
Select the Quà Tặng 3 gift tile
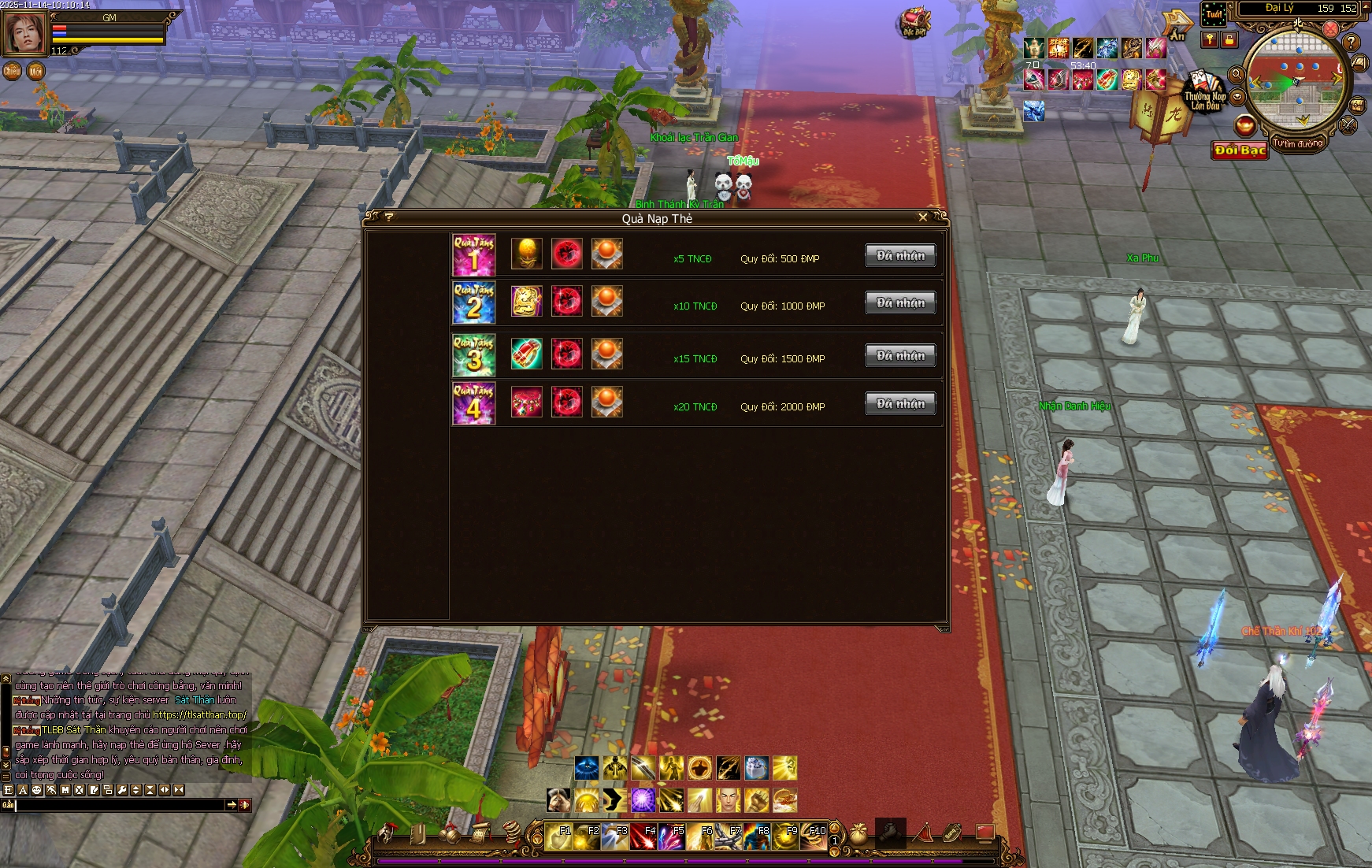[x=473, y=354]
